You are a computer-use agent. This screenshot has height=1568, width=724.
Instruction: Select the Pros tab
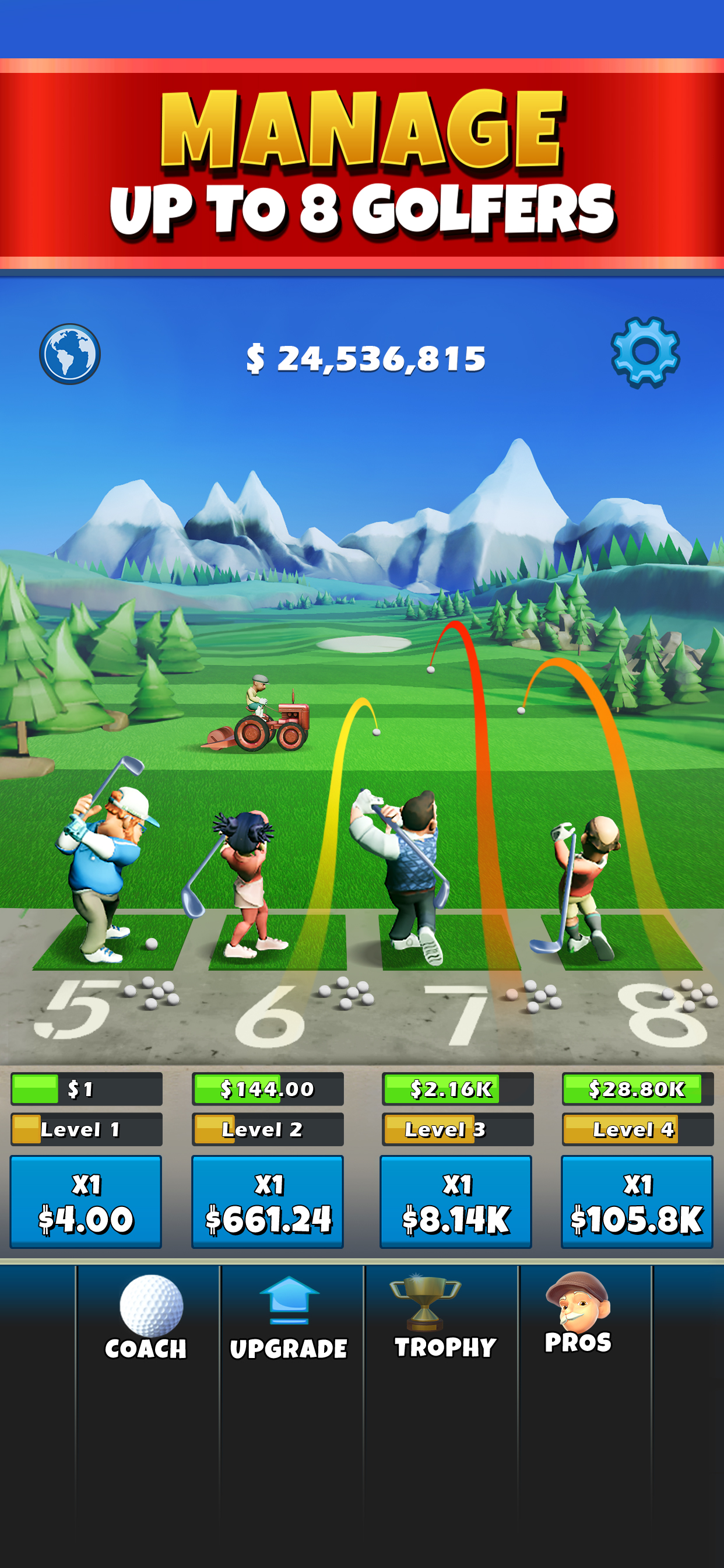pyautogui.click(x=578, y=1315)
